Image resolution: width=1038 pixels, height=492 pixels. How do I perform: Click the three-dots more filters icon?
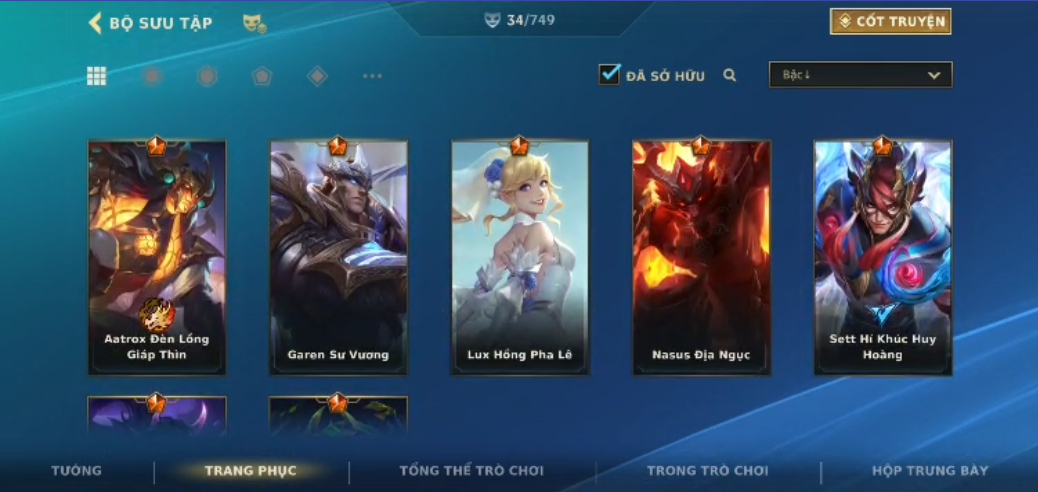pyautogui.click(x=372, y=76)
